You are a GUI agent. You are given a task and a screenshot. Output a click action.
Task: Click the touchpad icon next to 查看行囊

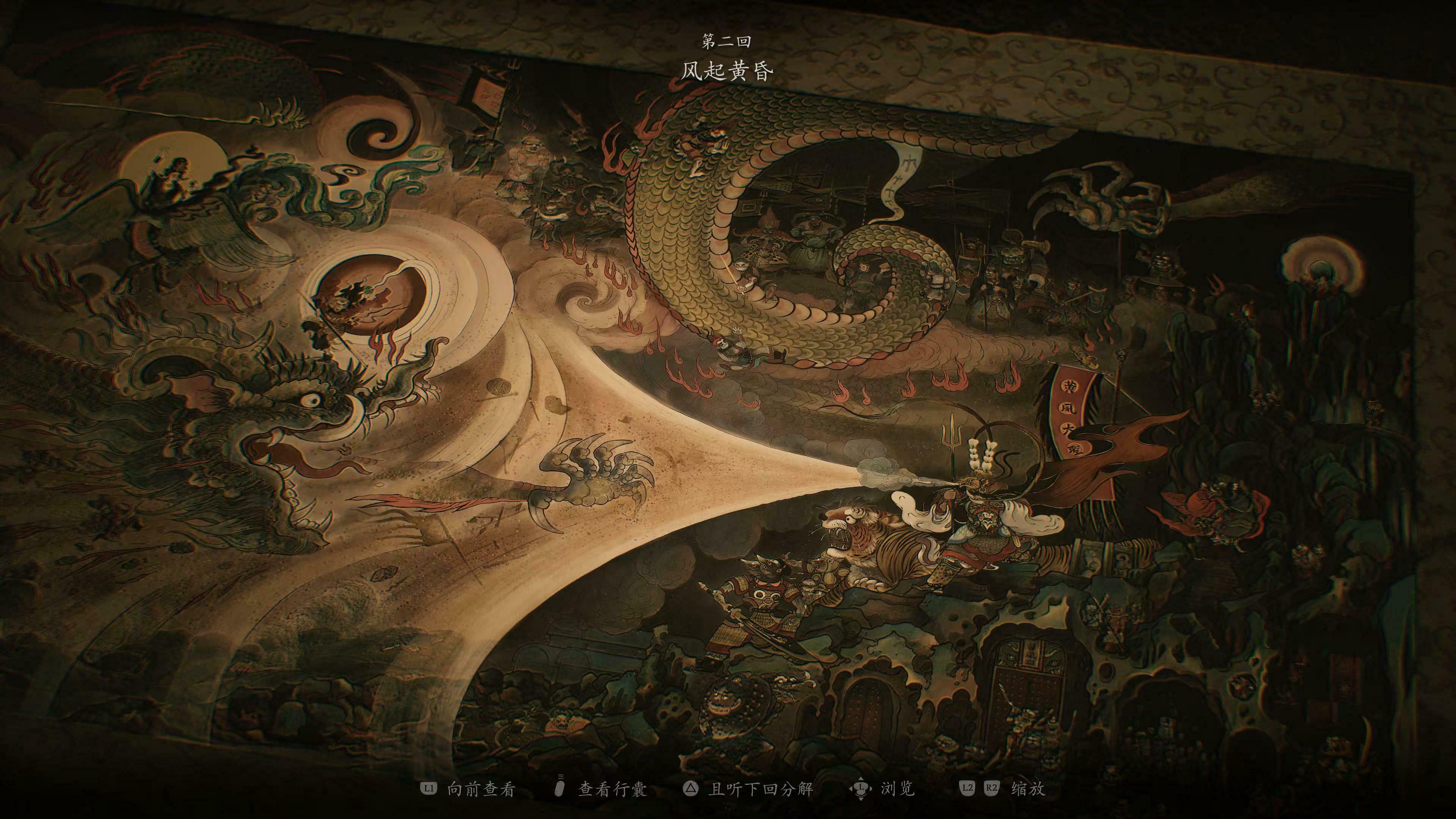560,787
